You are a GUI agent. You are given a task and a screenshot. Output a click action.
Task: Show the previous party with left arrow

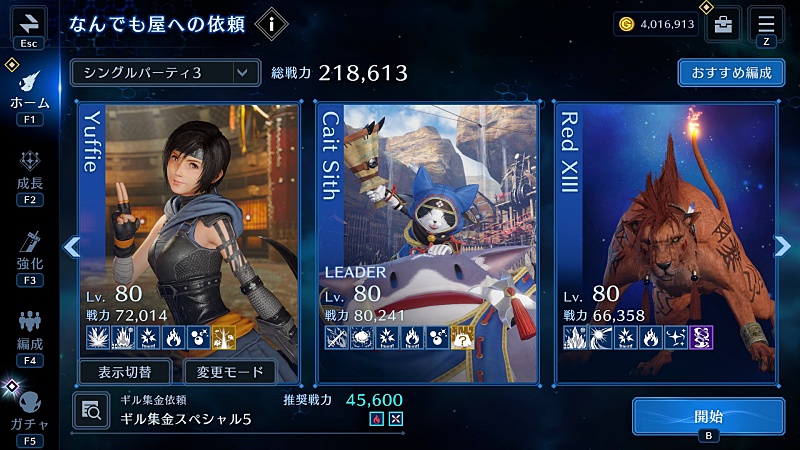click(x=71, y=247)
